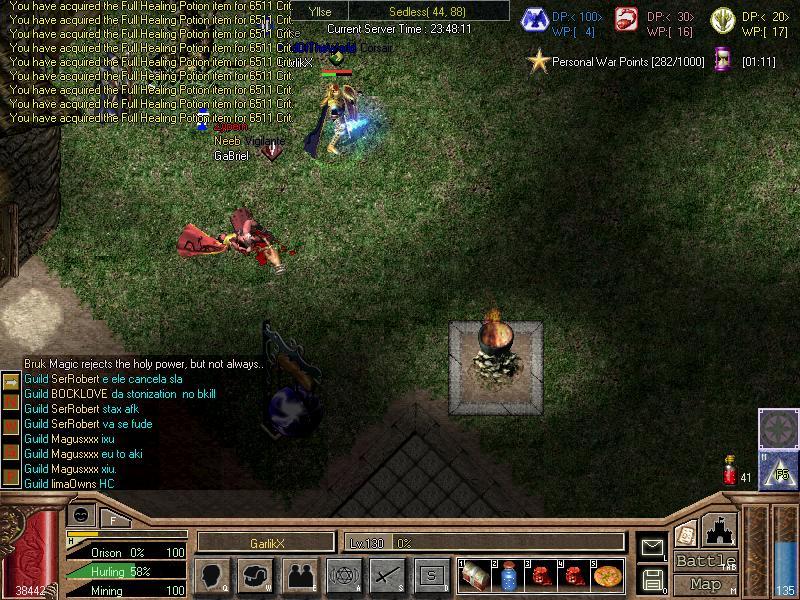Click the floppy disk save icon
The image size is (800, 600).
[652, 579]
